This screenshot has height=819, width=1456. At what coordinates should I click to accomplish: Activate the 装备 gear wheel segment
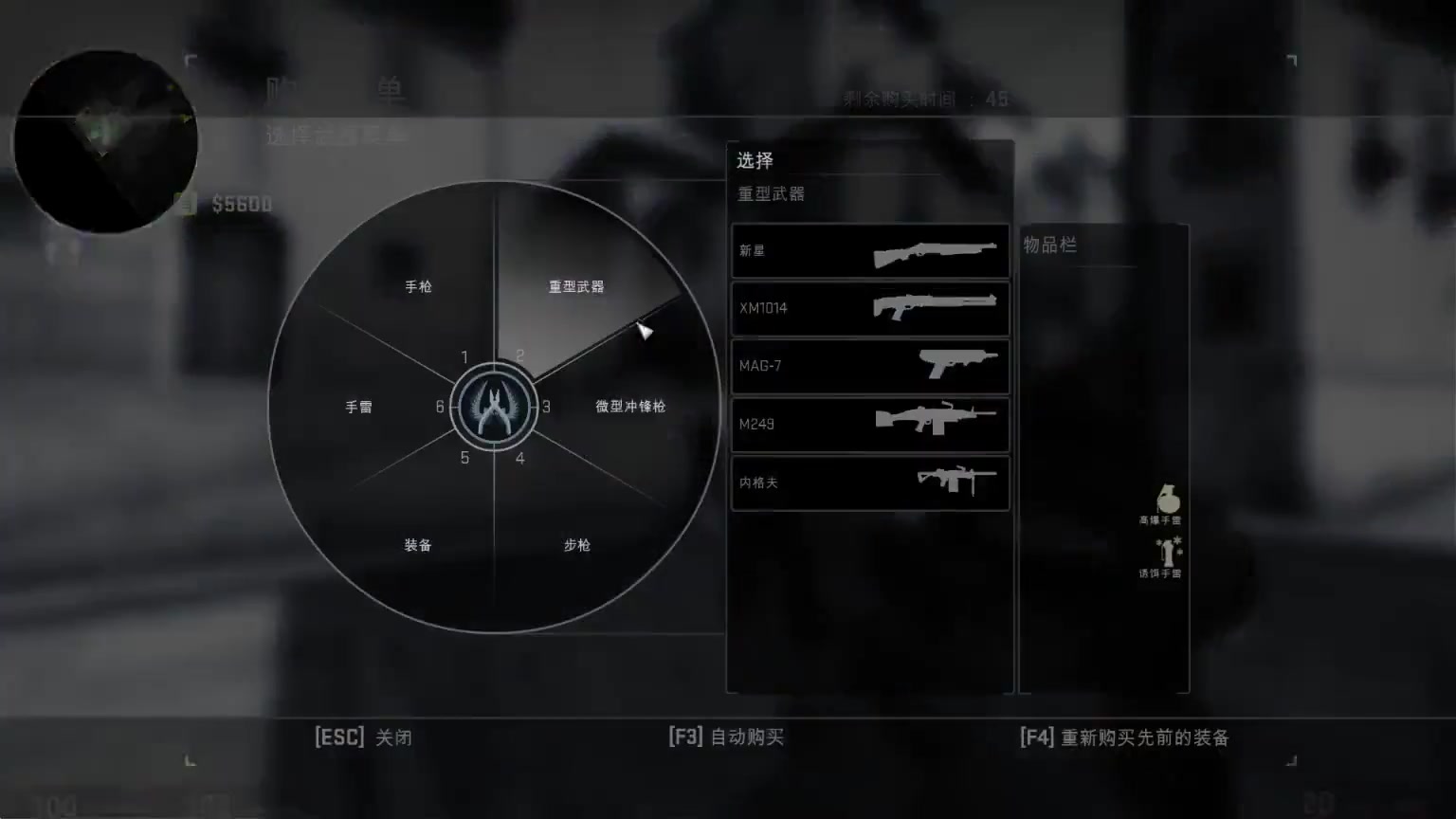(x=416, y=545)
